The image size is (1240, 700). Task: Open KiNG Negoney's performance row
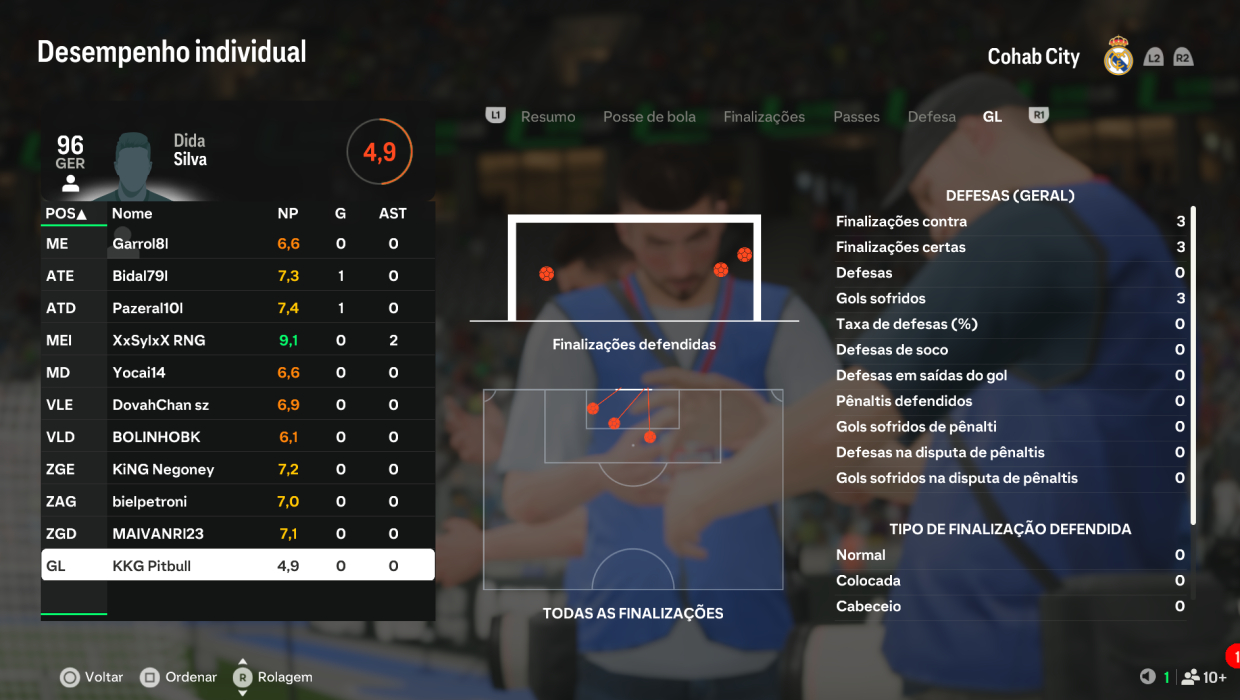(x=238, y=469)
